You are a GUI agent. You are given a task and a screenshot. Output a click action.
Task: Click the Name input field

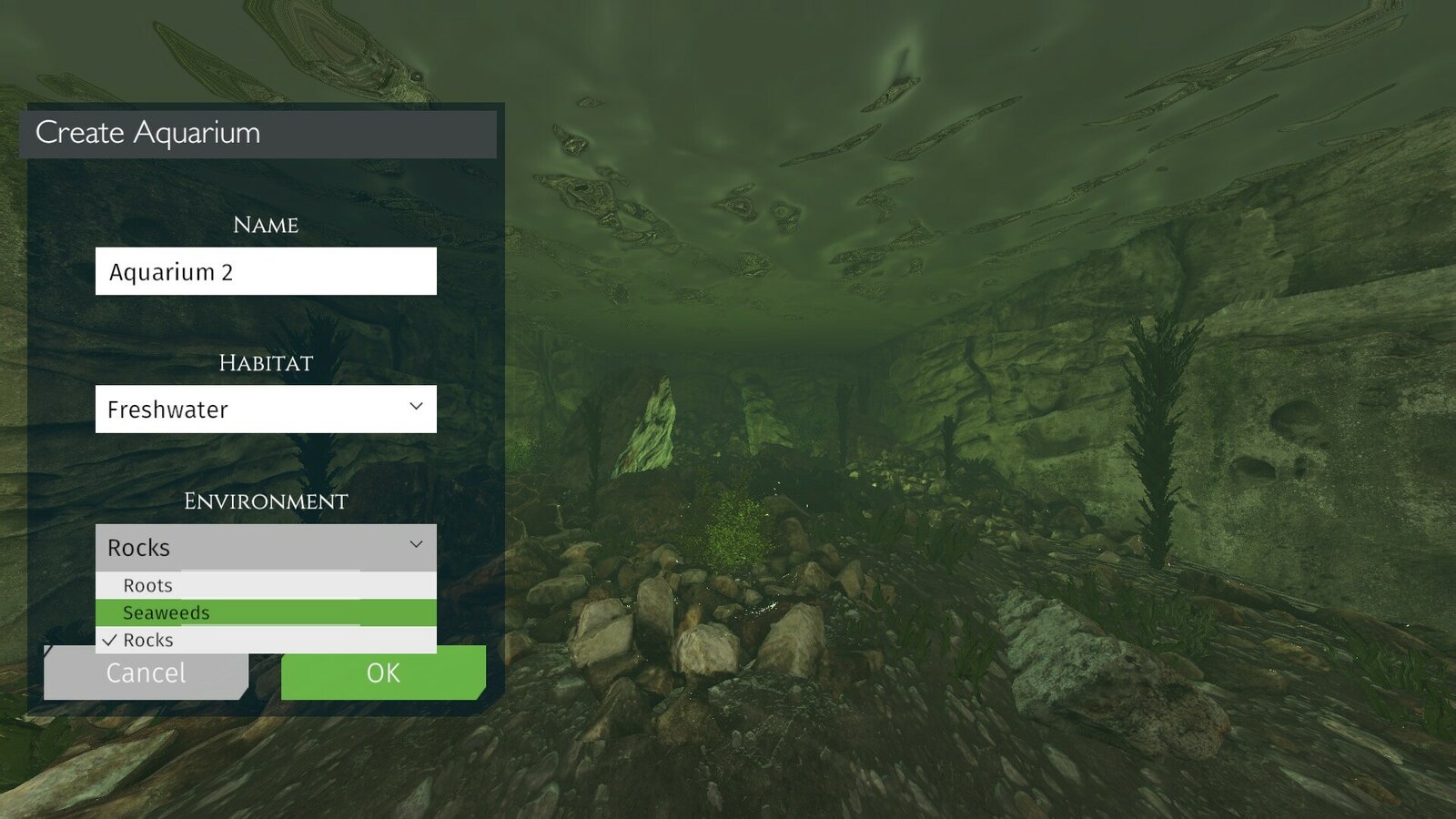[x=264, y=270]
